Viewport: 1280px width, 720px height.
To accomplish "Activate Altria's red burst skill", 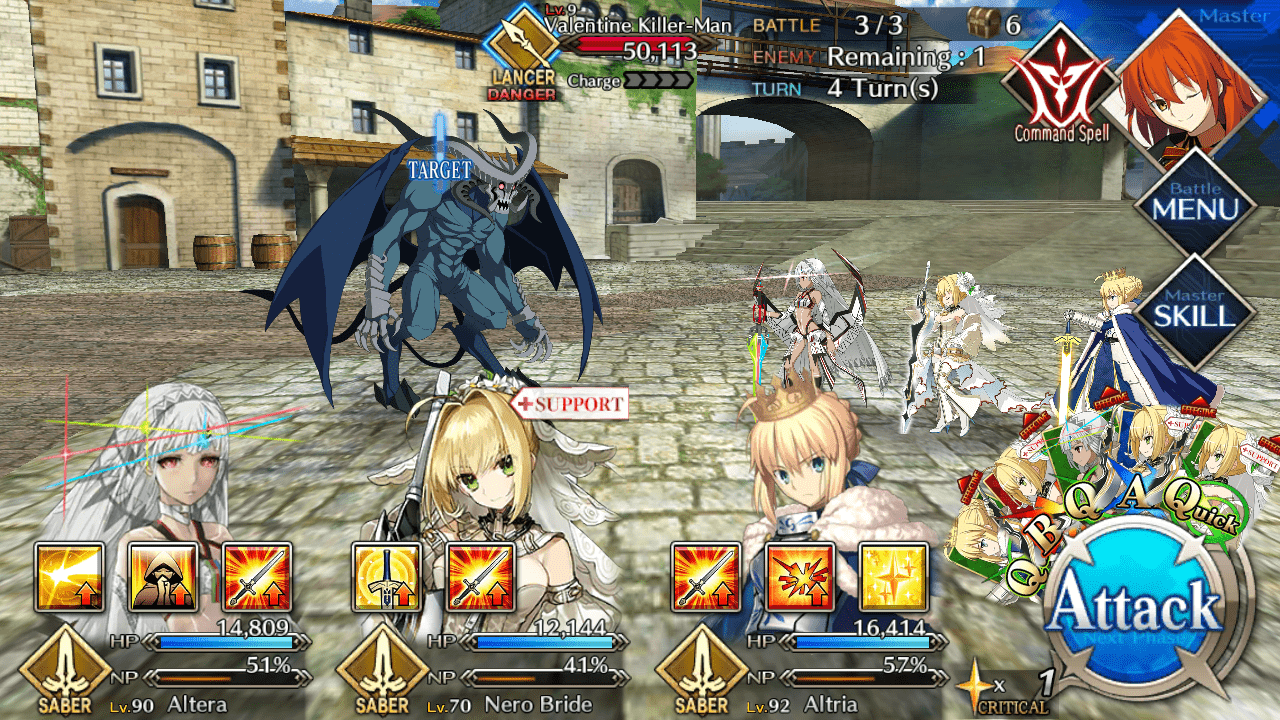I will tap(799, 577).
